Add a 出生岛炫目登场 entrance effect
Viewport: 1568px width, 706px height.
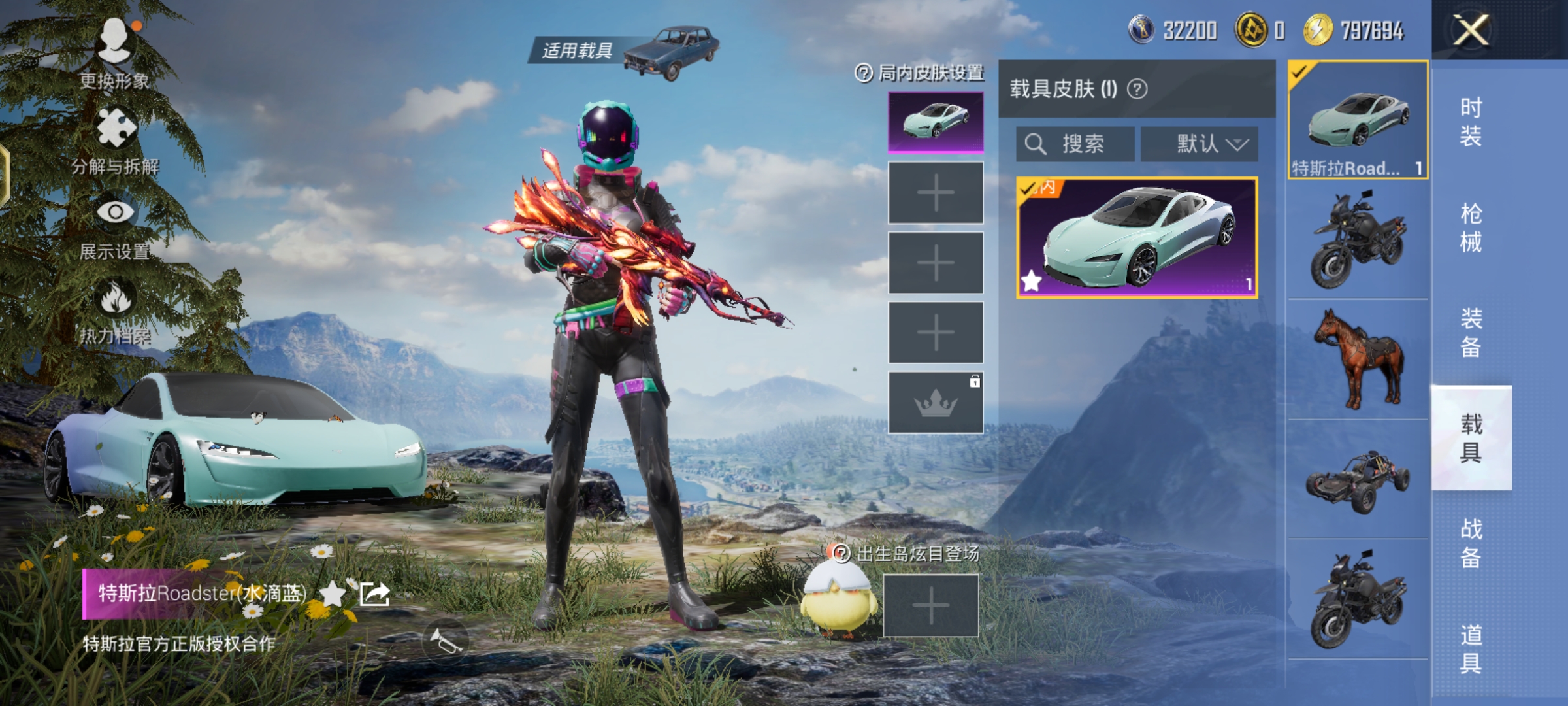[x=930, y=605]
